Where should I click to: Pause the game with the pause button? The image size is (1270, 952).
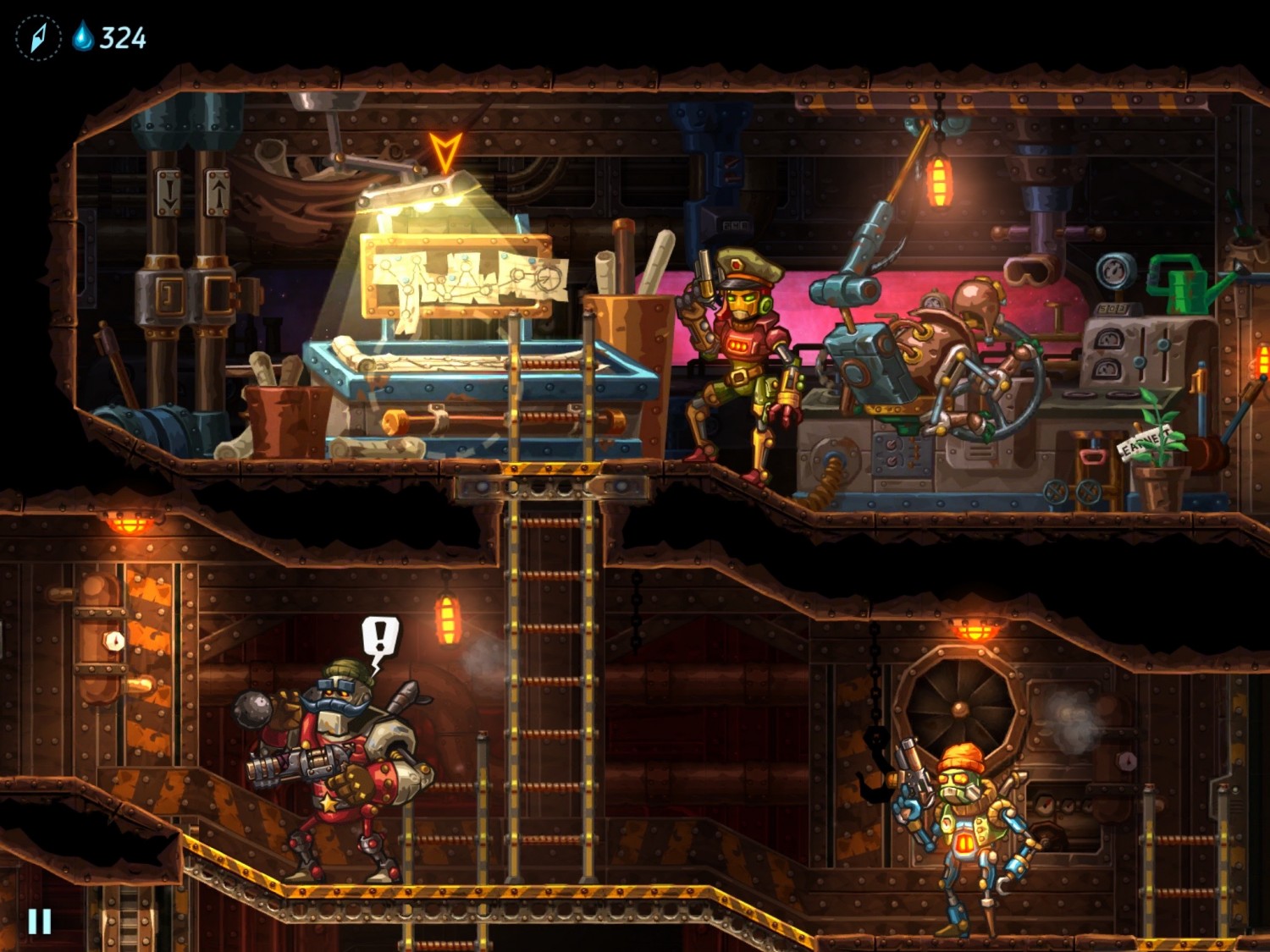coord(40,921)
